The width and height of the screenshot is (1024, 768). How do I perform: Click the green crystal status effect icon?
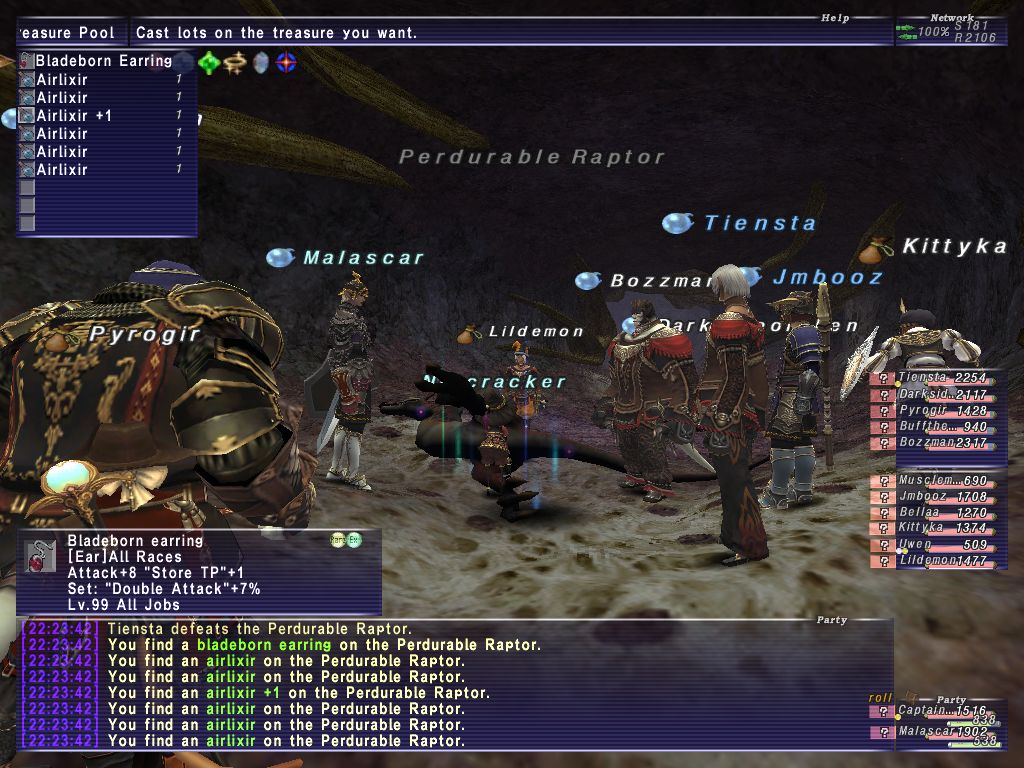(x=209, y=63)
